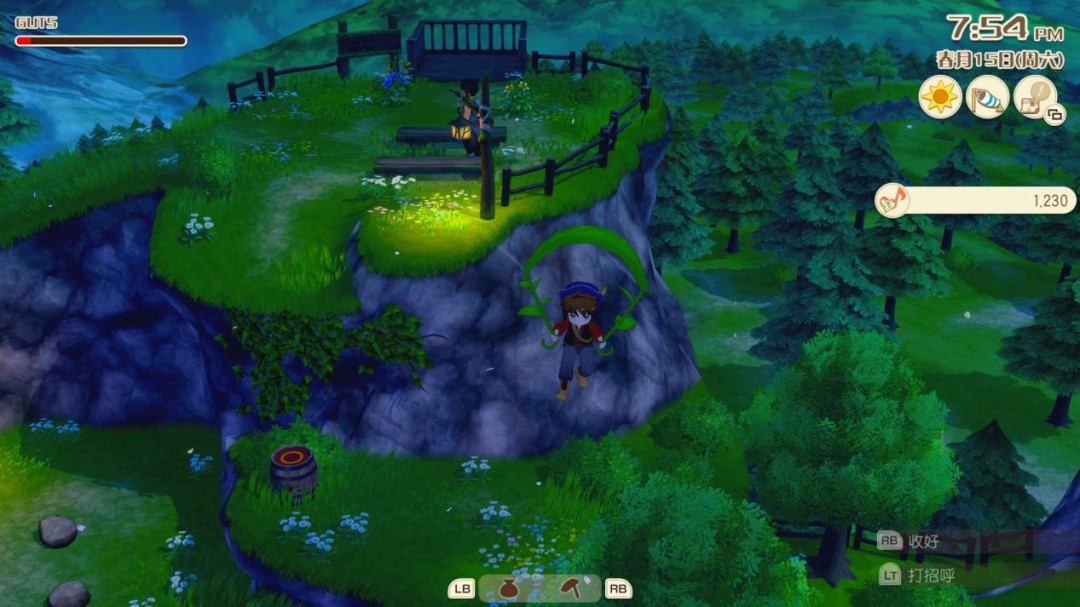Screen dimensions: 1080x607
Task: Click the sunny weather icon
Action: [940, 97]
